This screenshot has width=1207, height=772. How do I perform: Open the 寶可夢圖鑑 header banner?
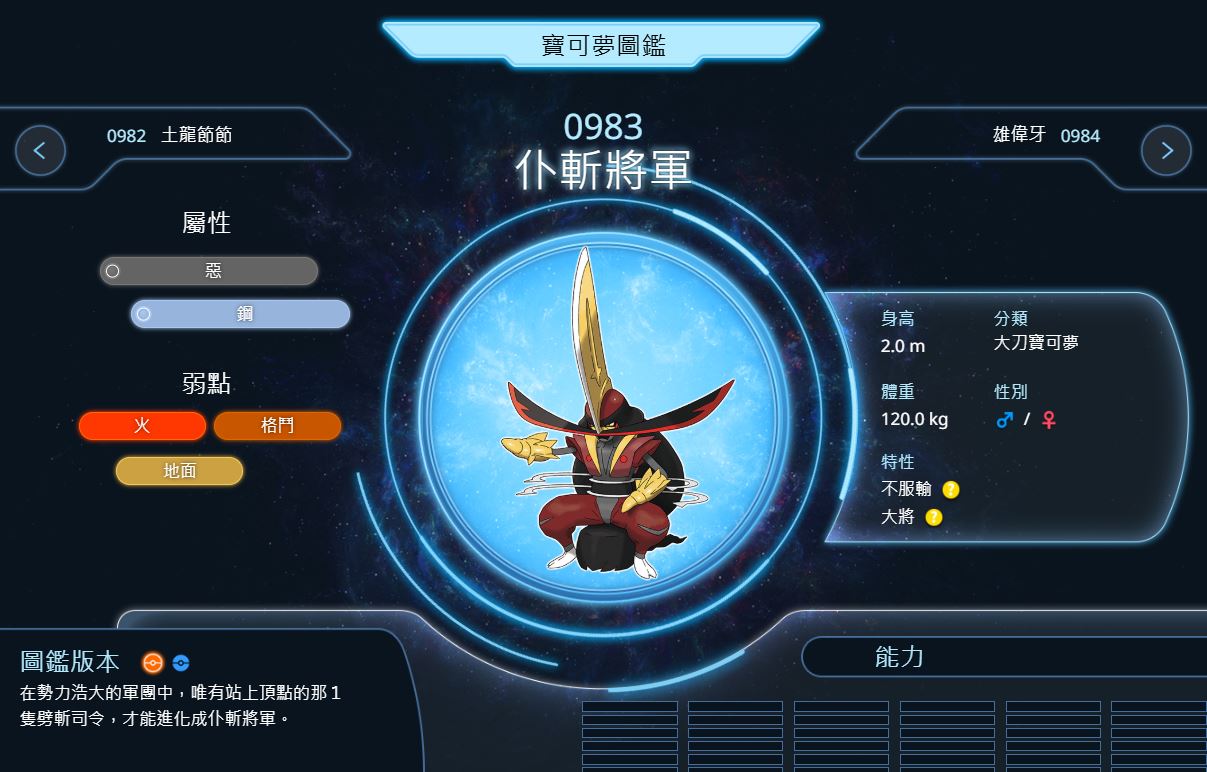tap(602, 45)
